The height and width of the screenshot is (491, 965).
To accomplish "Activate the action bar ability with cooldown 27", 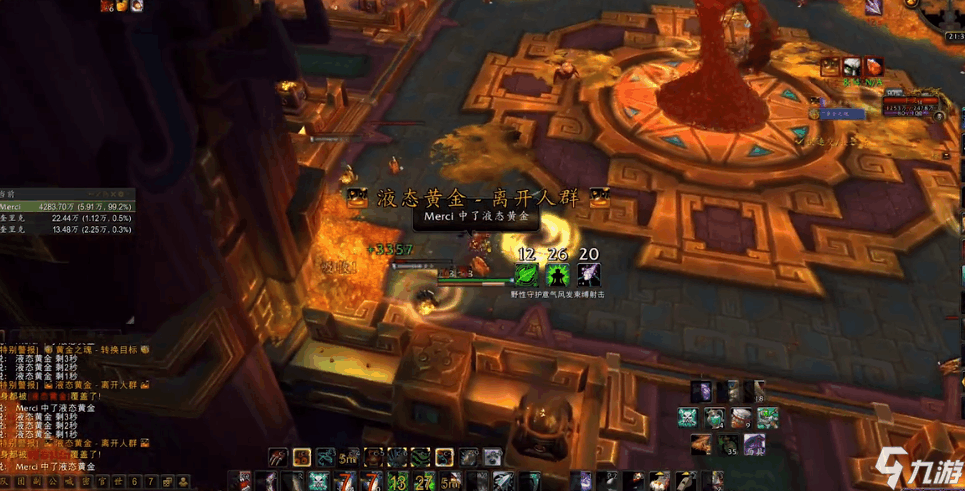I will pos(421,482).
